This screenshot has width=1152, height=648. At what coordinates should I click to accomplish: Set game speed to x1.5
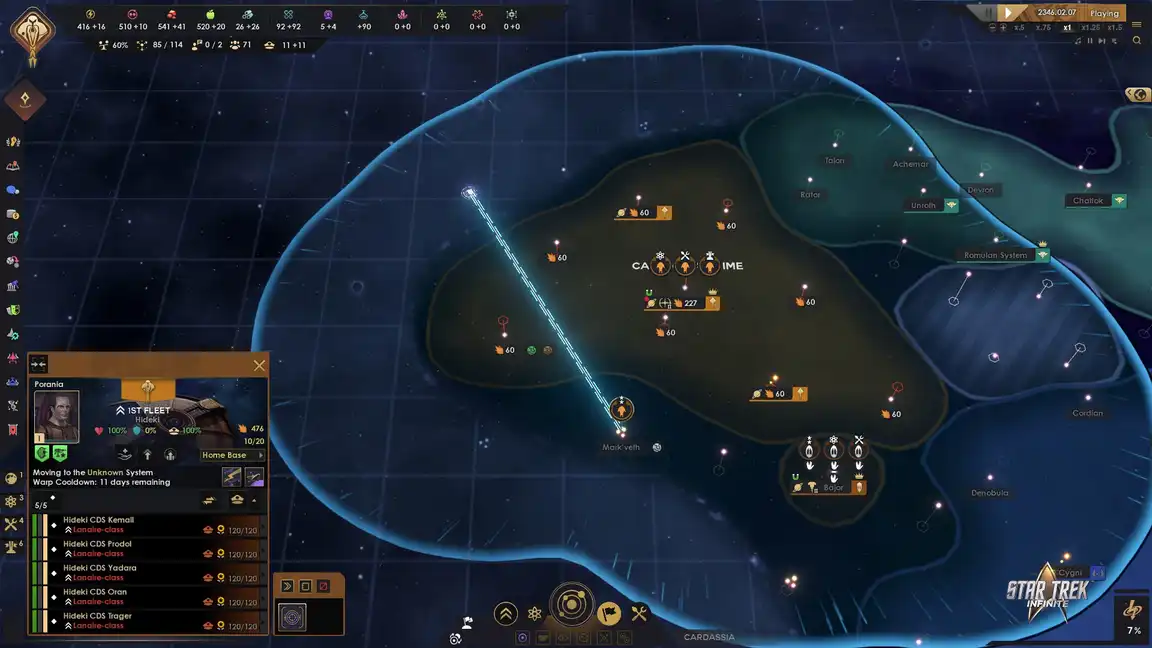[x=1115, y=28]
